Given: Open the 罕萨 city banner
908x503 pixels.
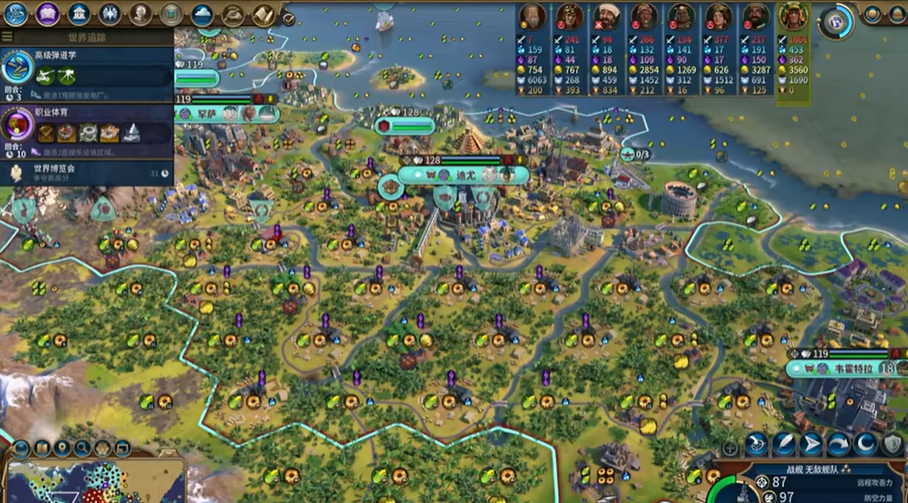Looking at the screenshot, I should [207, 114].
